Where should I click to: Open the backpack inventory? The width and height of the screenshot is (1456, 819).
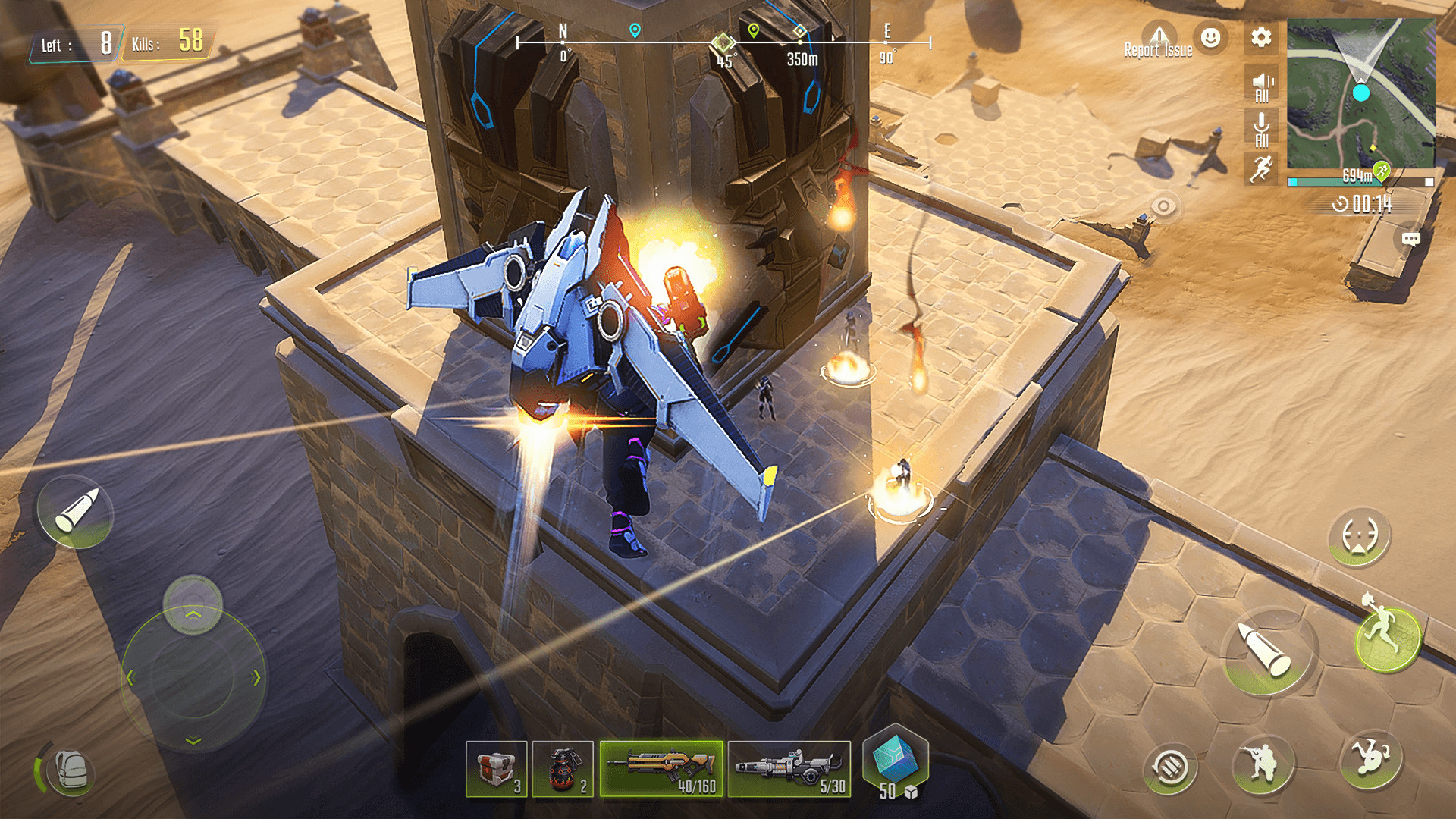[71, 771]
